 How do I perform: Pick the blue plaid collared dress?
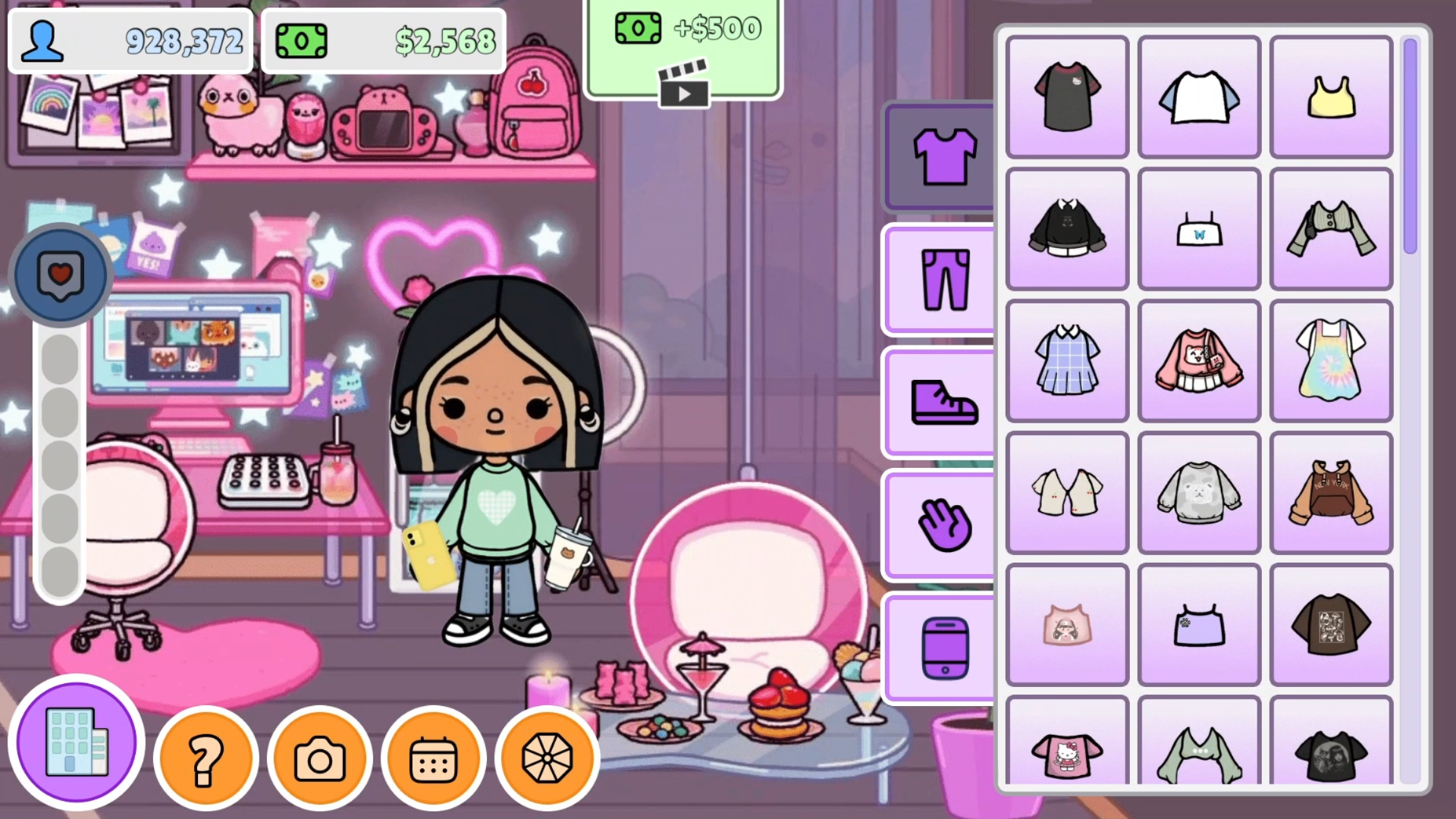click(x=1066, y=360)
